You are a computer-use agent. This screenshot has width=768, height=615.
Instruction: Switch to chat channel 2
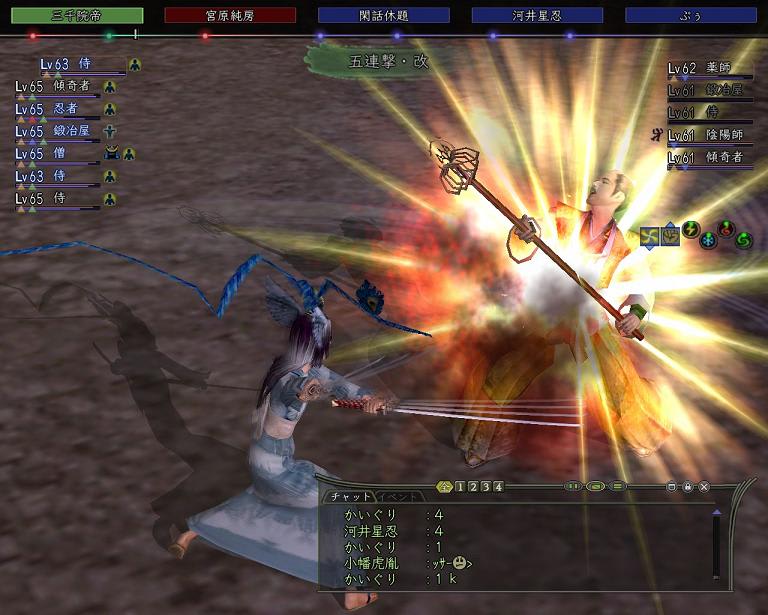point(471,487)
